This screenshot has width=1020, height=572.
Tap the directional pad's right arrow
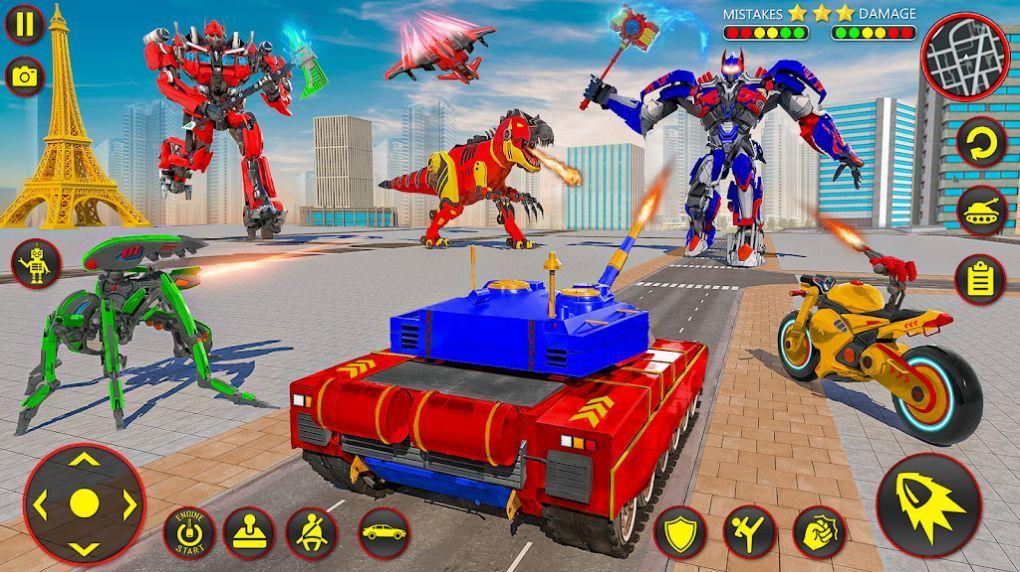(x=129, y=504)
